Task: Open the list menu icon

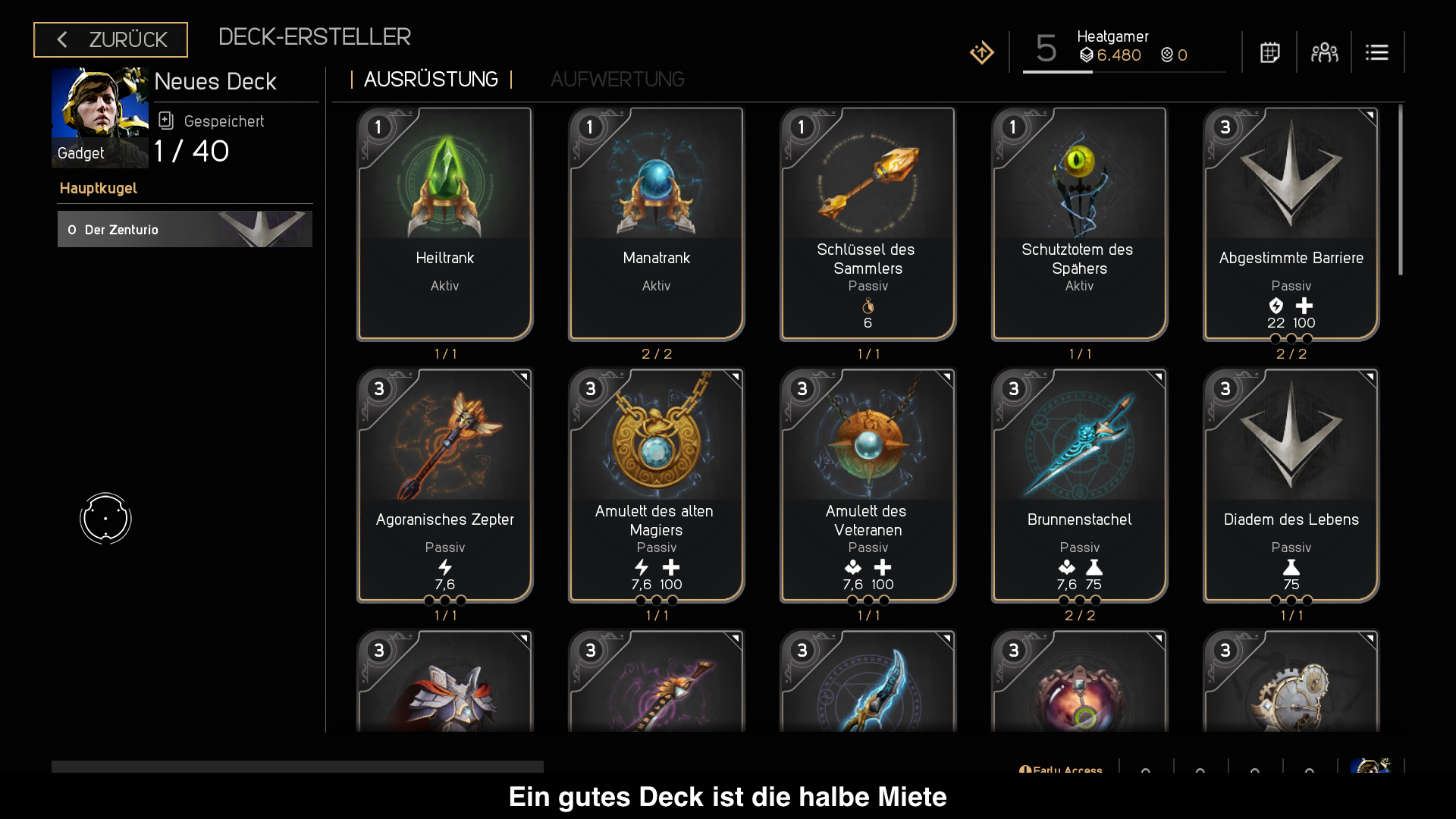Action: click(x=1377, y=52)
